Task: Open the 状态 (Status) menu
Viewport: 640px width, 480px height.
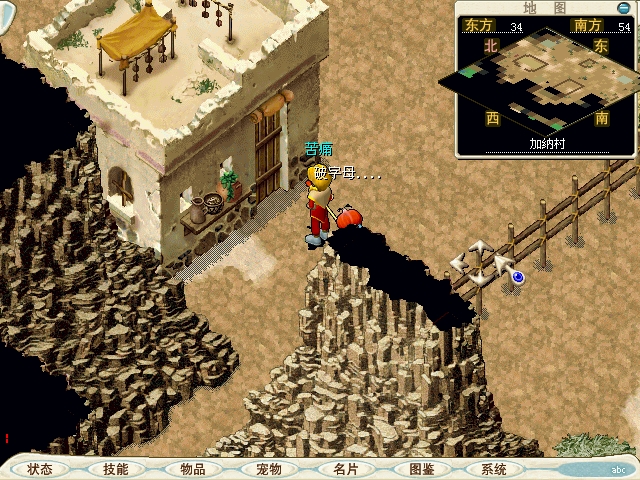Action: pyautogui.click(x=41, y=469)
